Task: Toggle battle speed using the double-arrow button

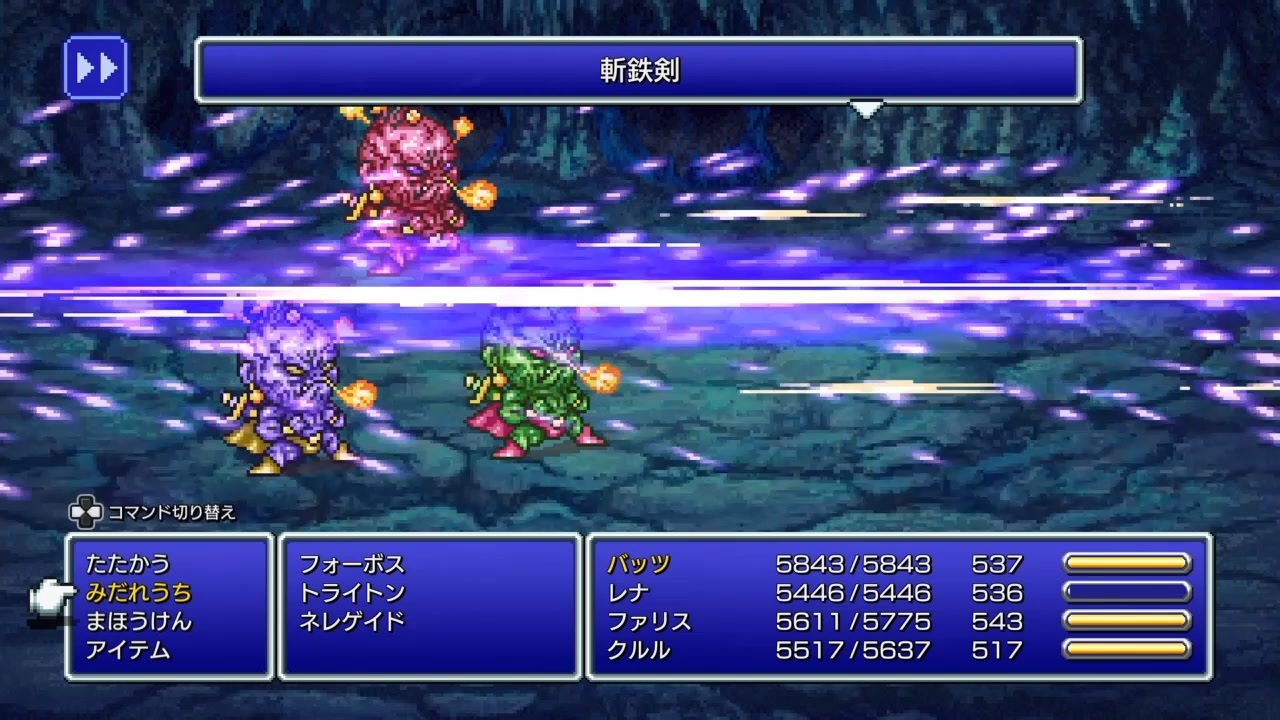Action: coord(95,67)
